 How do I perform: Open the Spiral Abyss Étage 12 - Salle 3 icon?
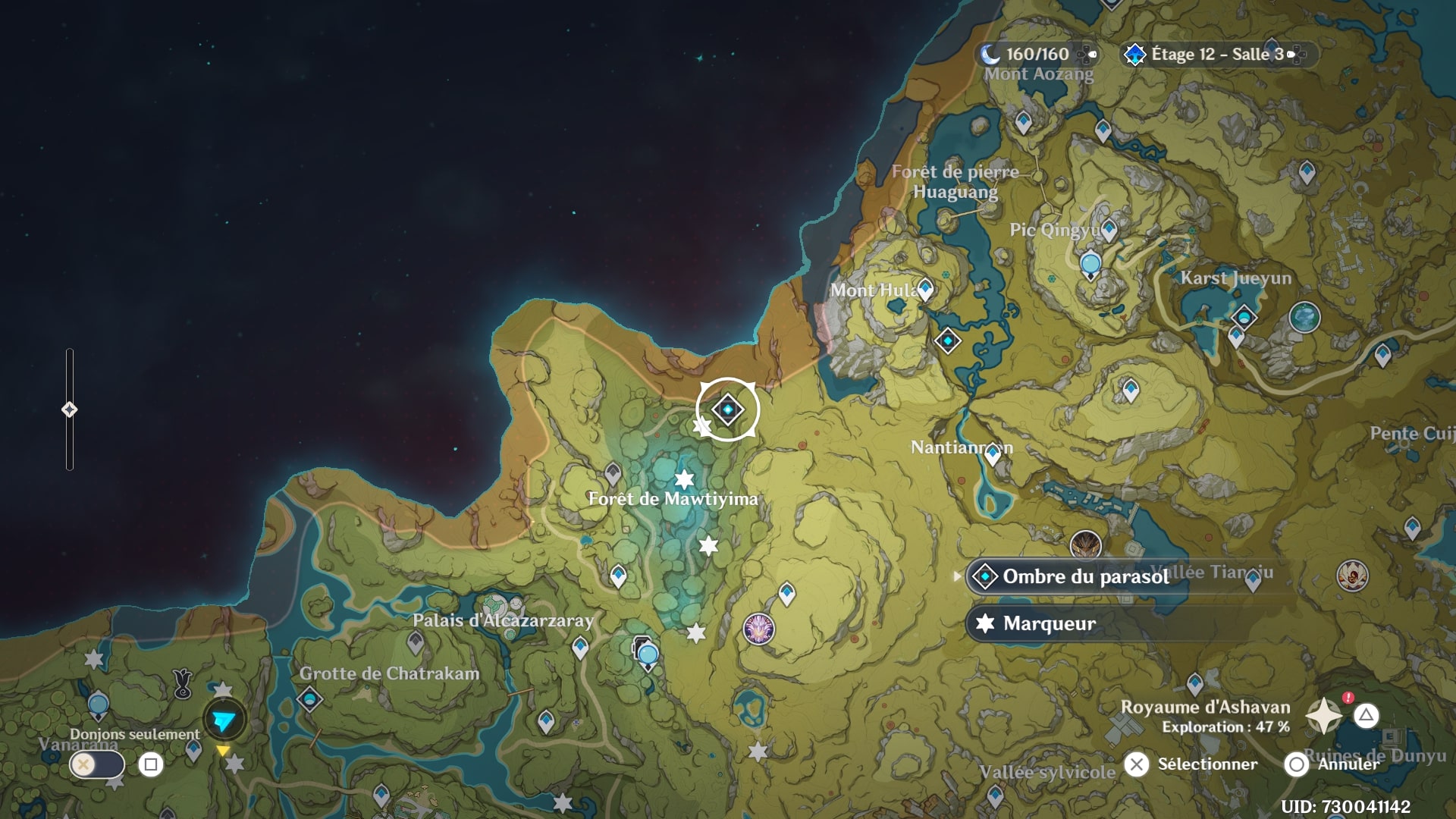pyautogui.click(x=1134, y=55)
